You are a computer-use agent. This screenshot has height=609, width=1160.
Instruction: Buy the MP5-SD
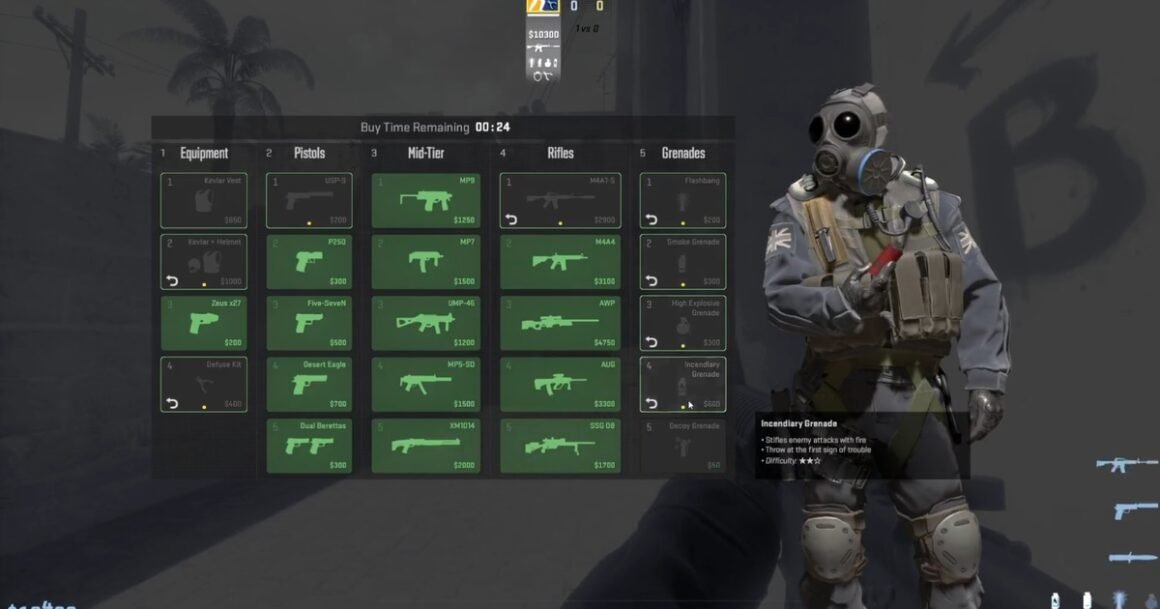pos(425,384)
